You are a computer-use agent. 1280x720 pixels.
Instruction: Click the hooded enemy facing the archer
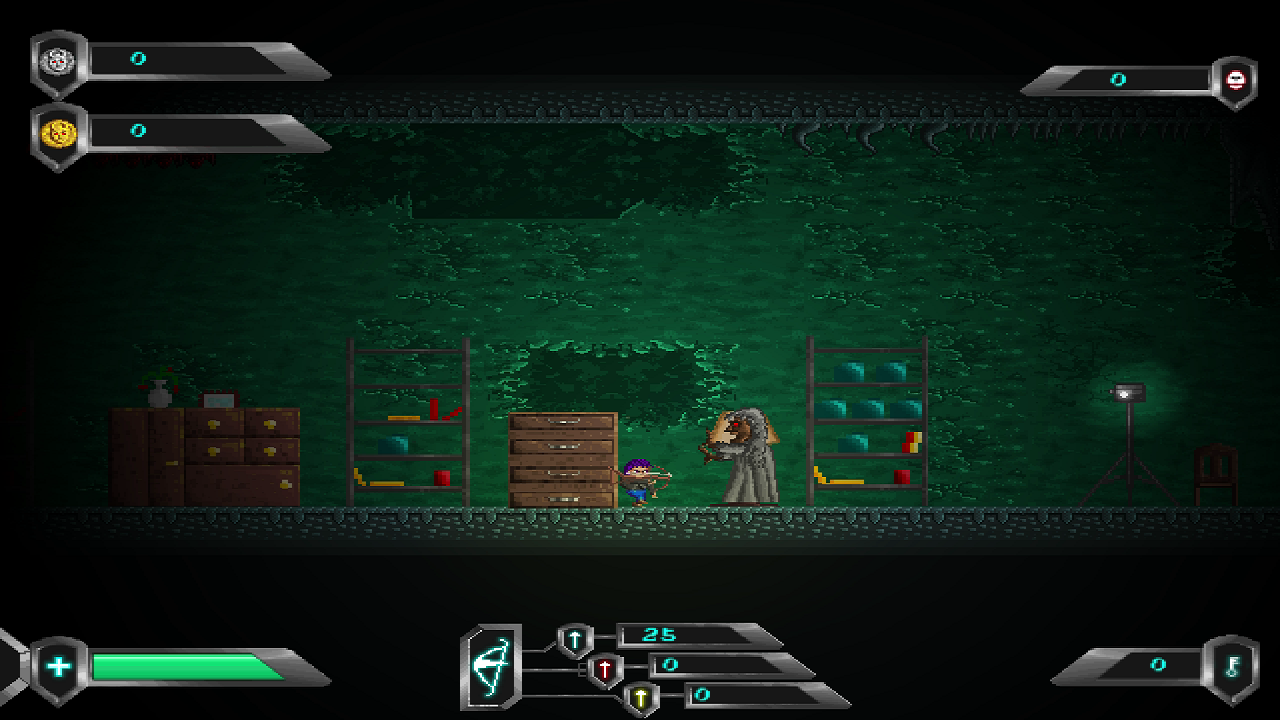(x=745, y=455)
